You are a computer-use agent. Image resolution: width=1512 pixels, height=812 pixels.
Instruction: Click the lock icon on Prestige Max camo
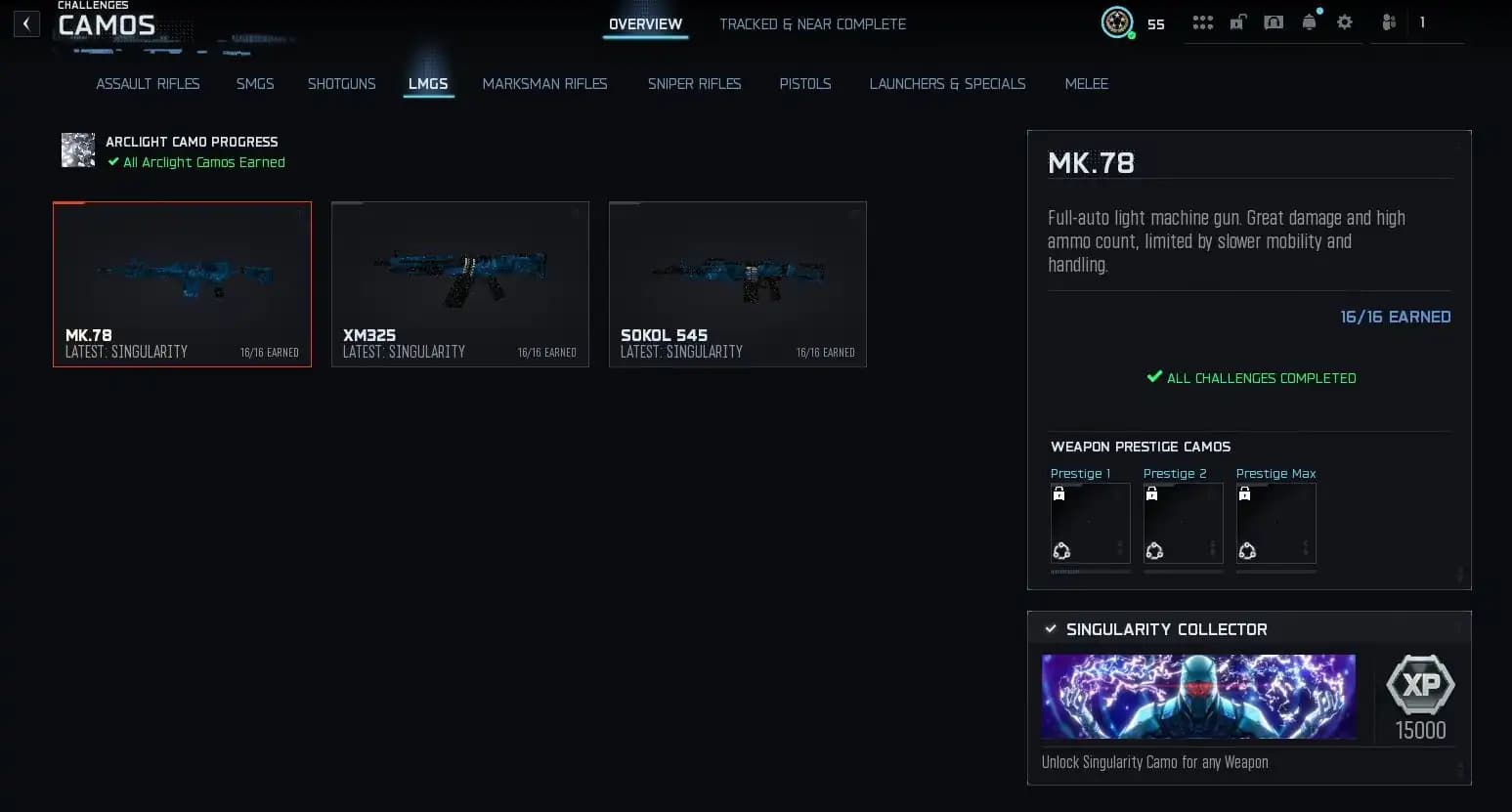(x=1244, y=492)
